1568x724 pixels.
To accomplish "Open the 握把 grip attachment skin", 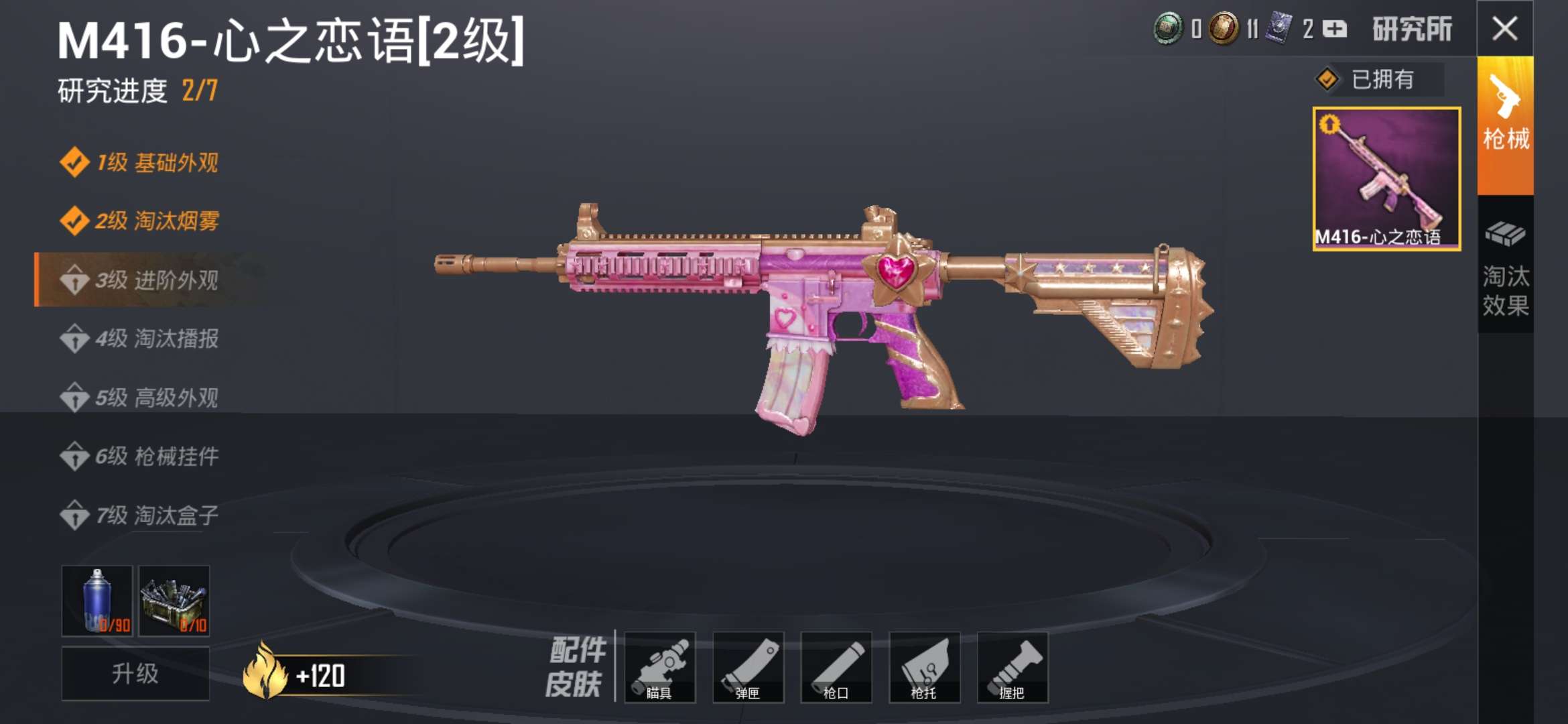I will point(1013,668).
